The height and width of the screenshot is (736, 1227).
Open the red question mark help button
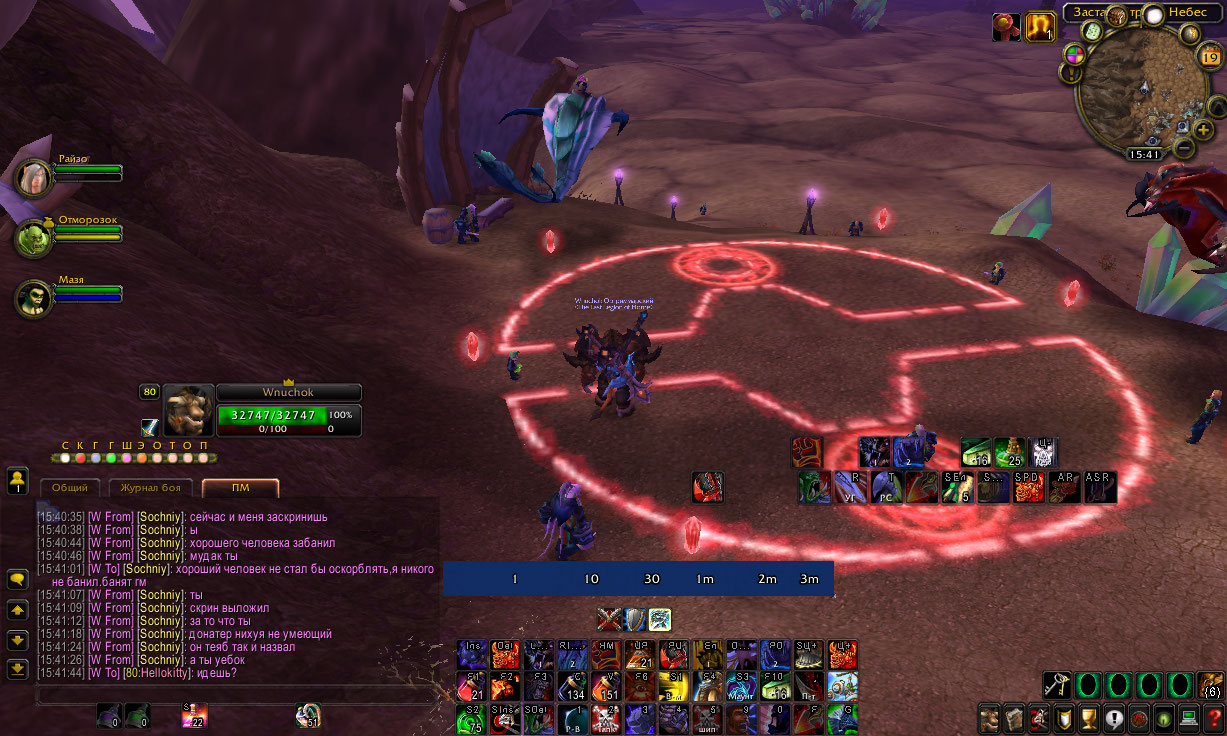pos(1213,718)
